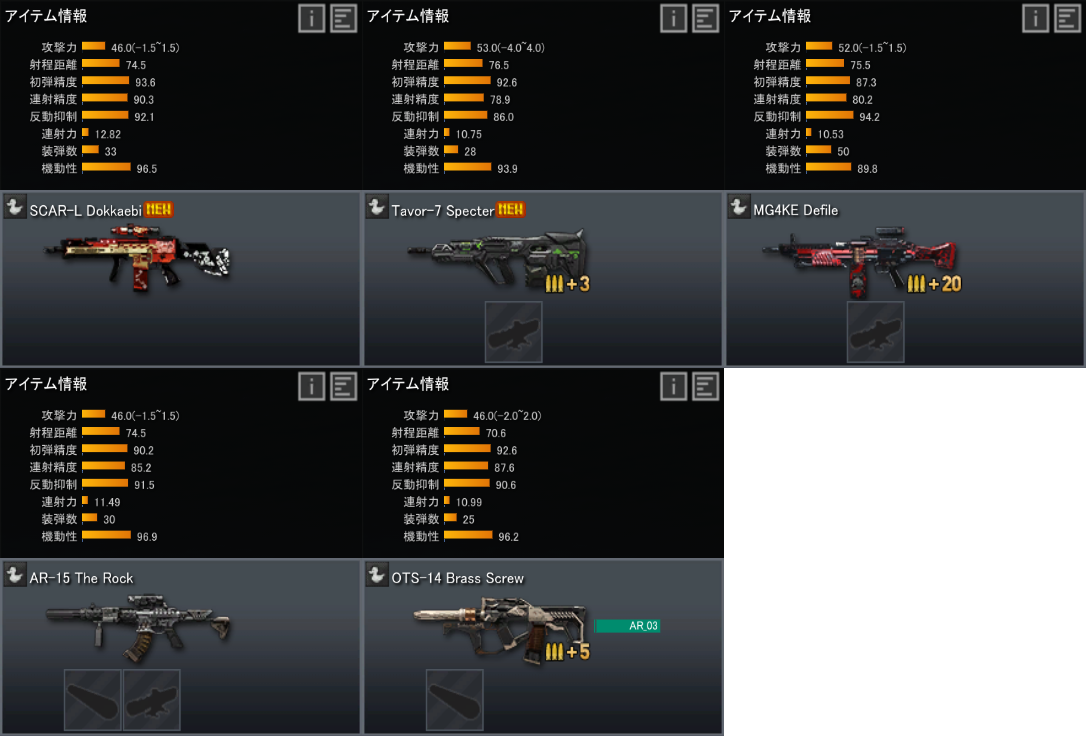Open the scope attachment slot on Tavor-7 Specter
This screenshot has height=736, width=1086.
pos(513,332)
